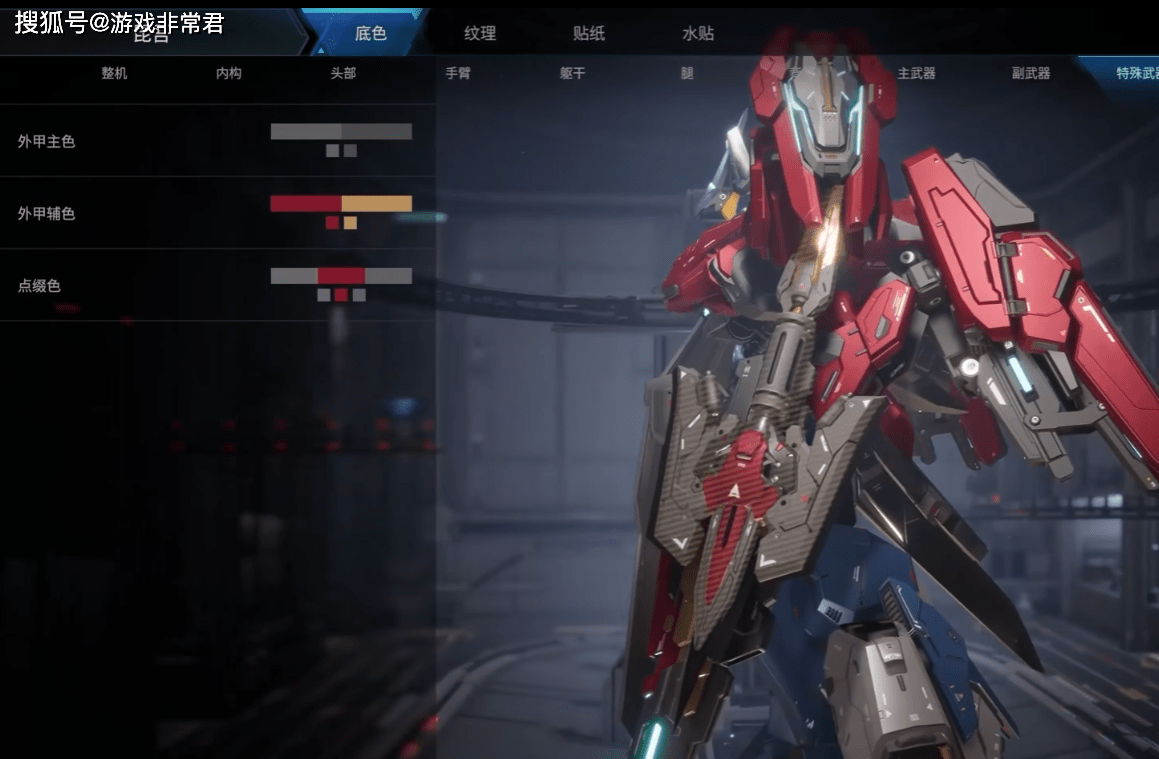The image size is (1159, 759).
Task: Click the small red swatch under 点缀色
Action: tap(341, 295)
